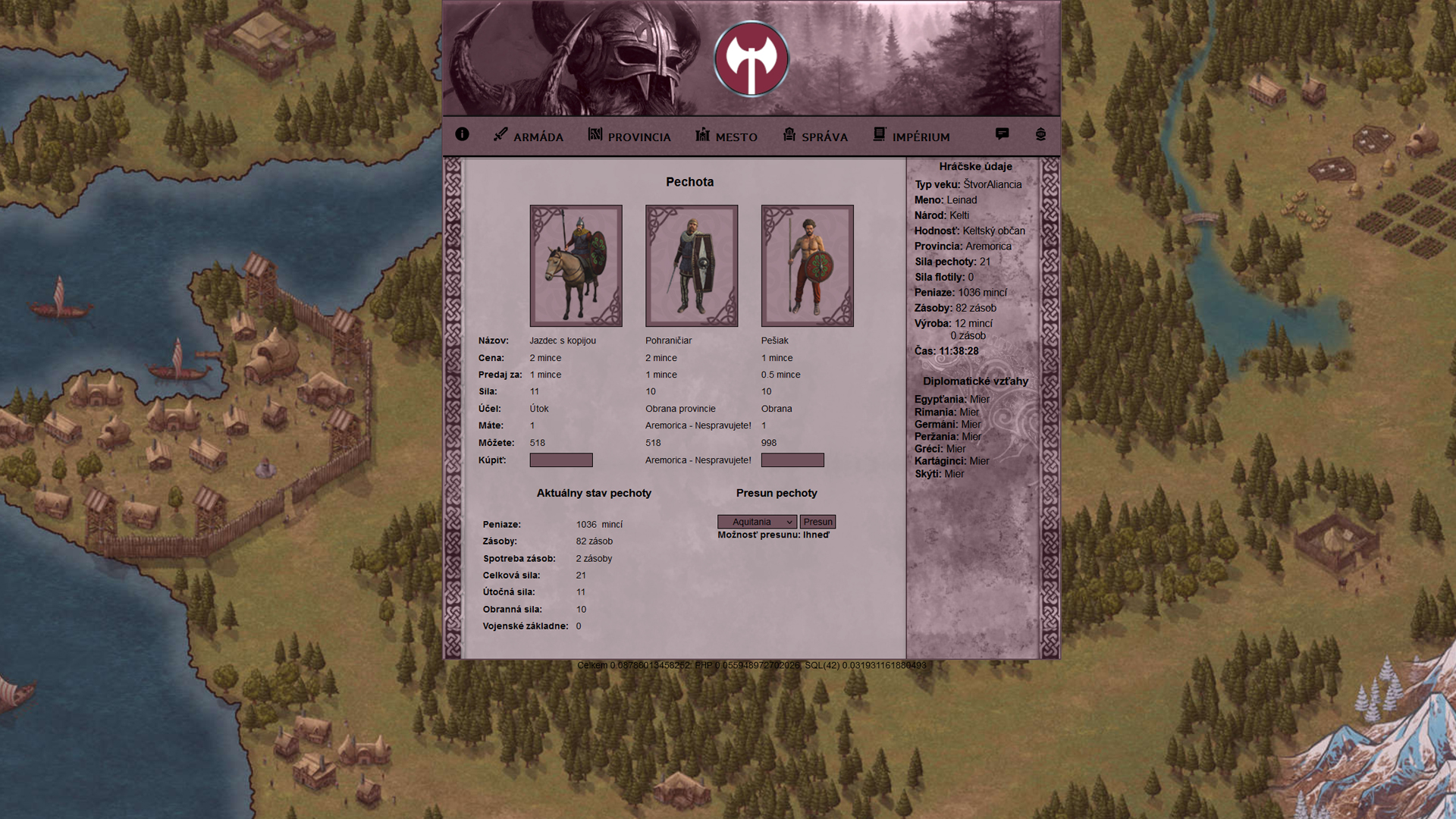Screen dimensions: 1456x819
Task: Open the Armáda menu
Action: 529,136
